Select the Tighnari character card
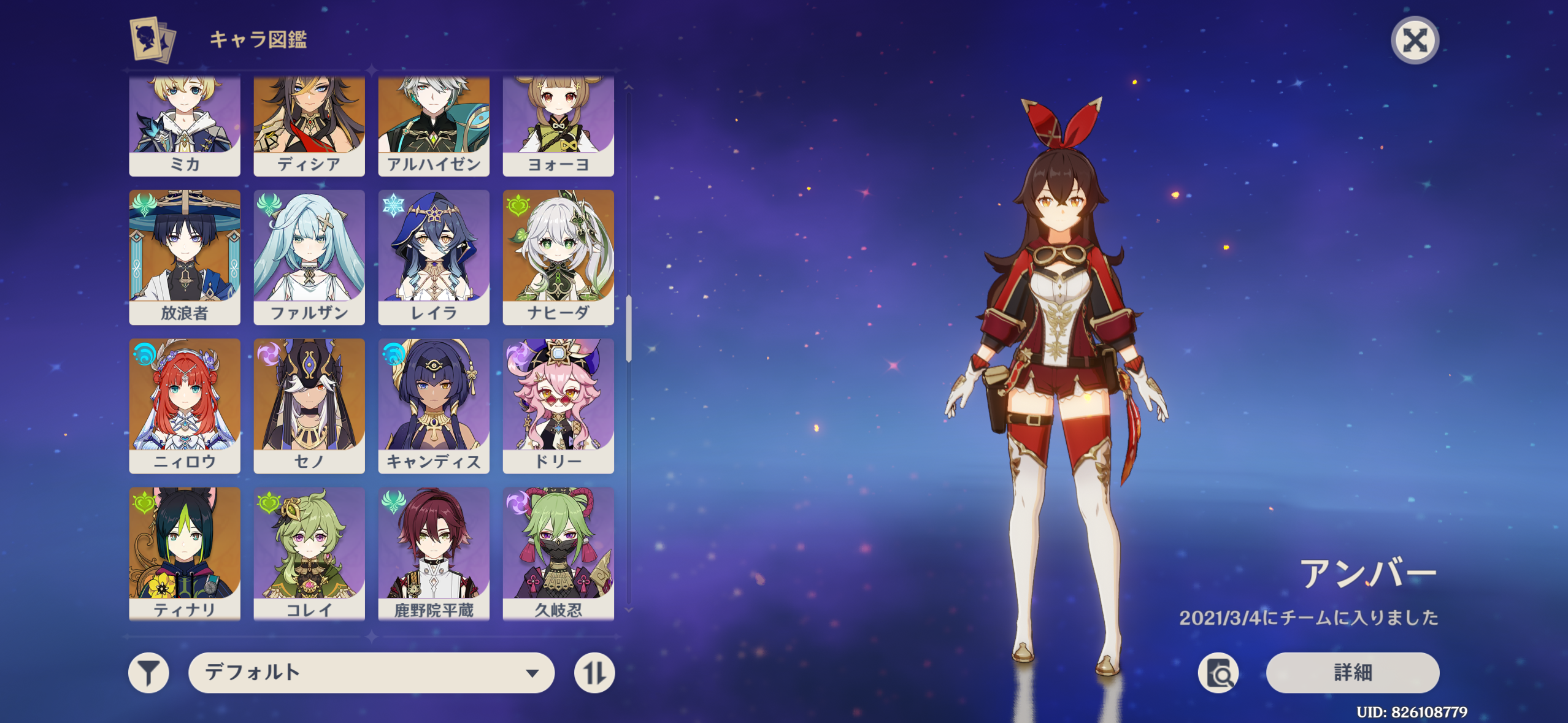The image size is (1568, 723). pyautogui.click(x=185, y=553)
